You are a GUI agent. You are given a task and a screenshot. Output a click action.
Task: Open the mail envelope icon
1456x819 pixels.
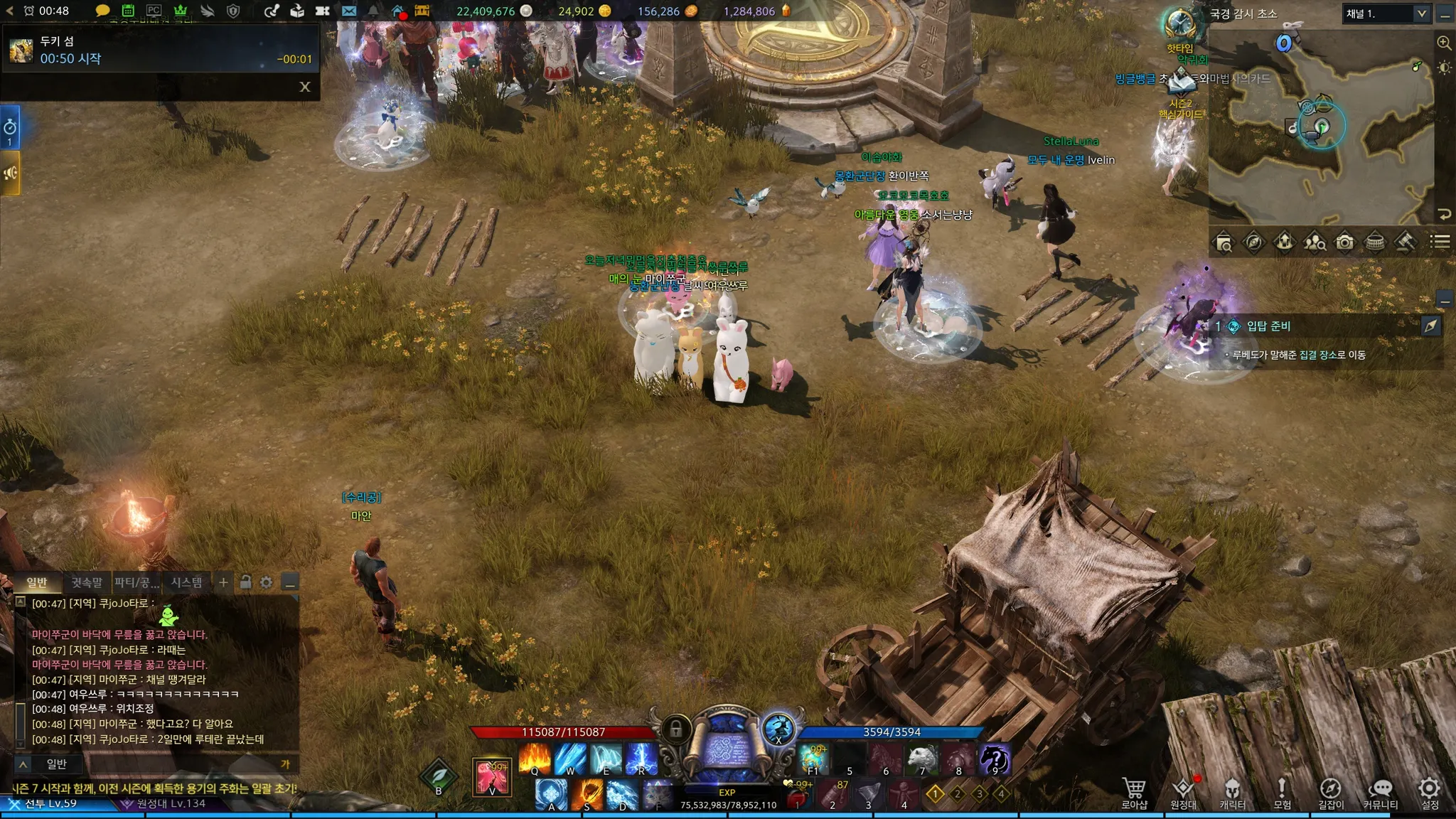click(x=349, y=11)
